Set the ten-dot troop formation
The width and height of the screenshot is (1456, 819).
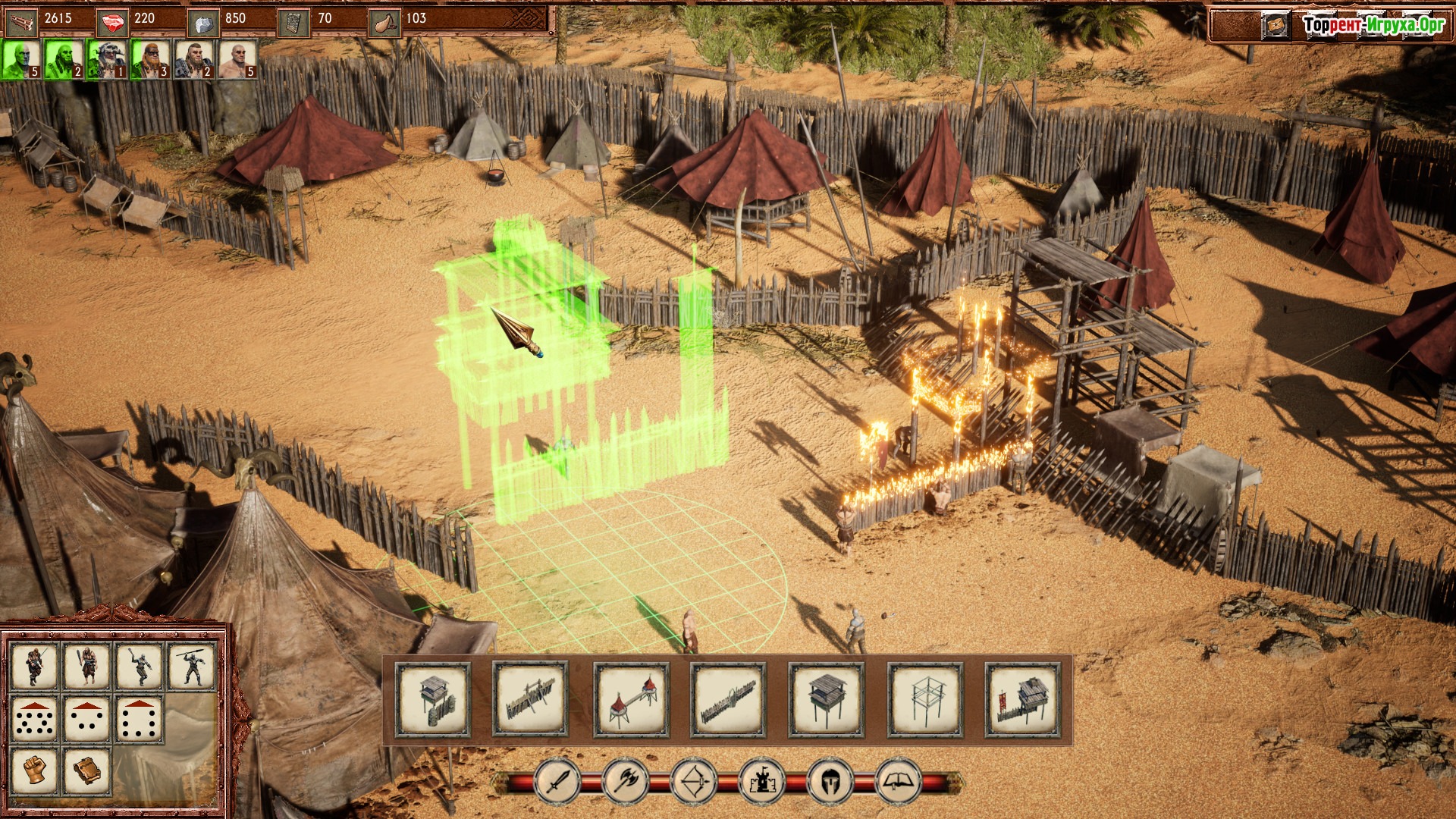point(35,717)
